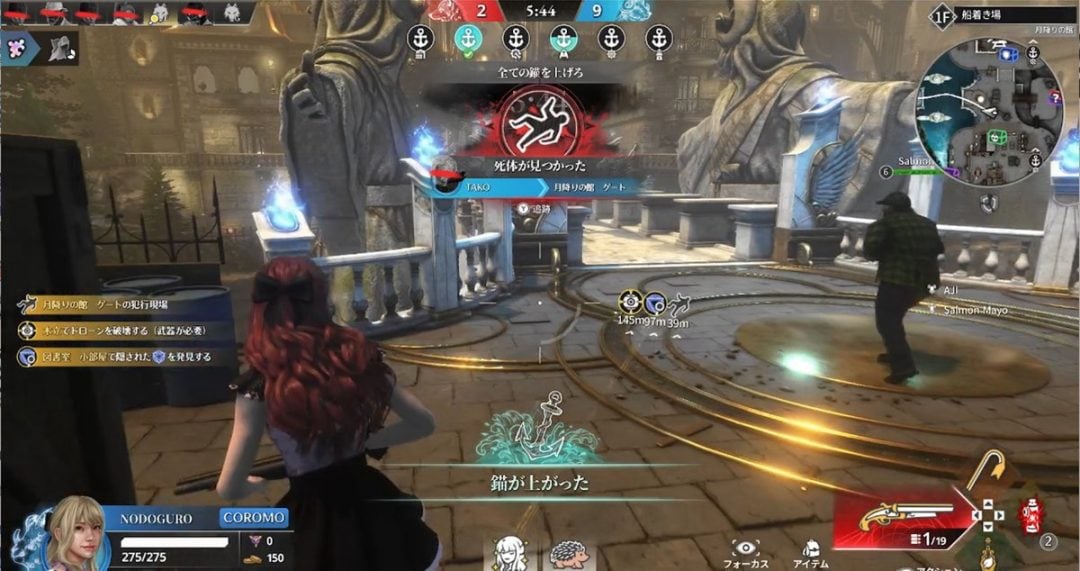Select the hedgehog companion icon
Viewport: 1080px width, 571px height.
tap(563, 553)
